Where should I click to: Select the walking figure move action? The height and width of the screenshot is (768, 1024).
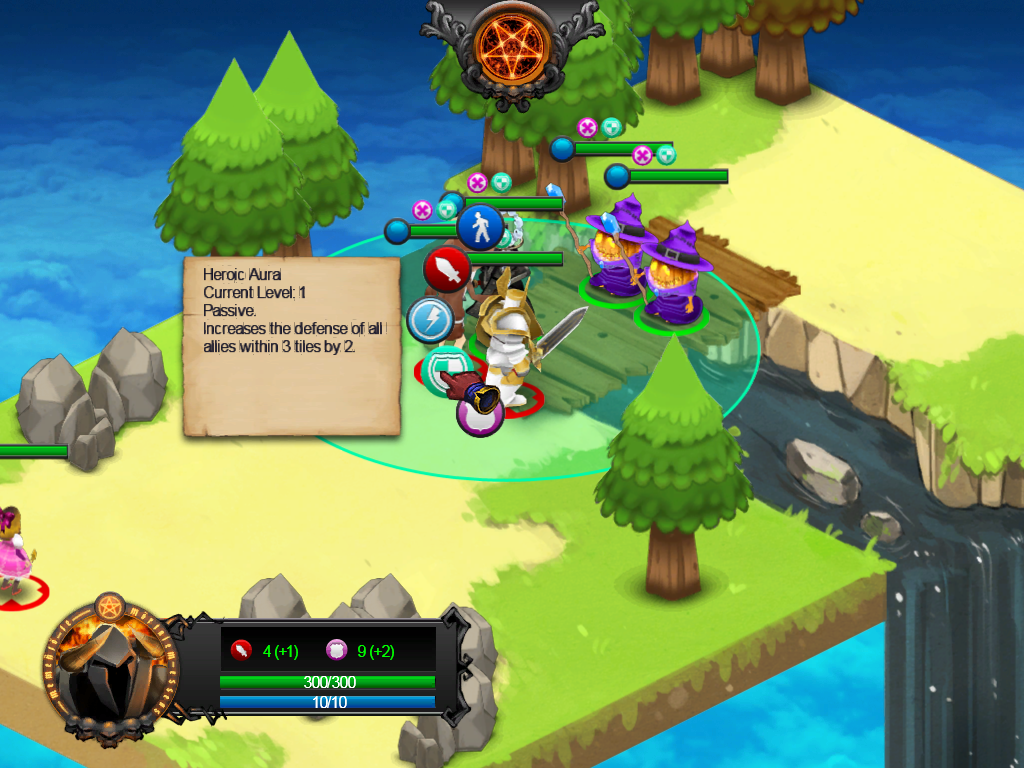[482, 227]
